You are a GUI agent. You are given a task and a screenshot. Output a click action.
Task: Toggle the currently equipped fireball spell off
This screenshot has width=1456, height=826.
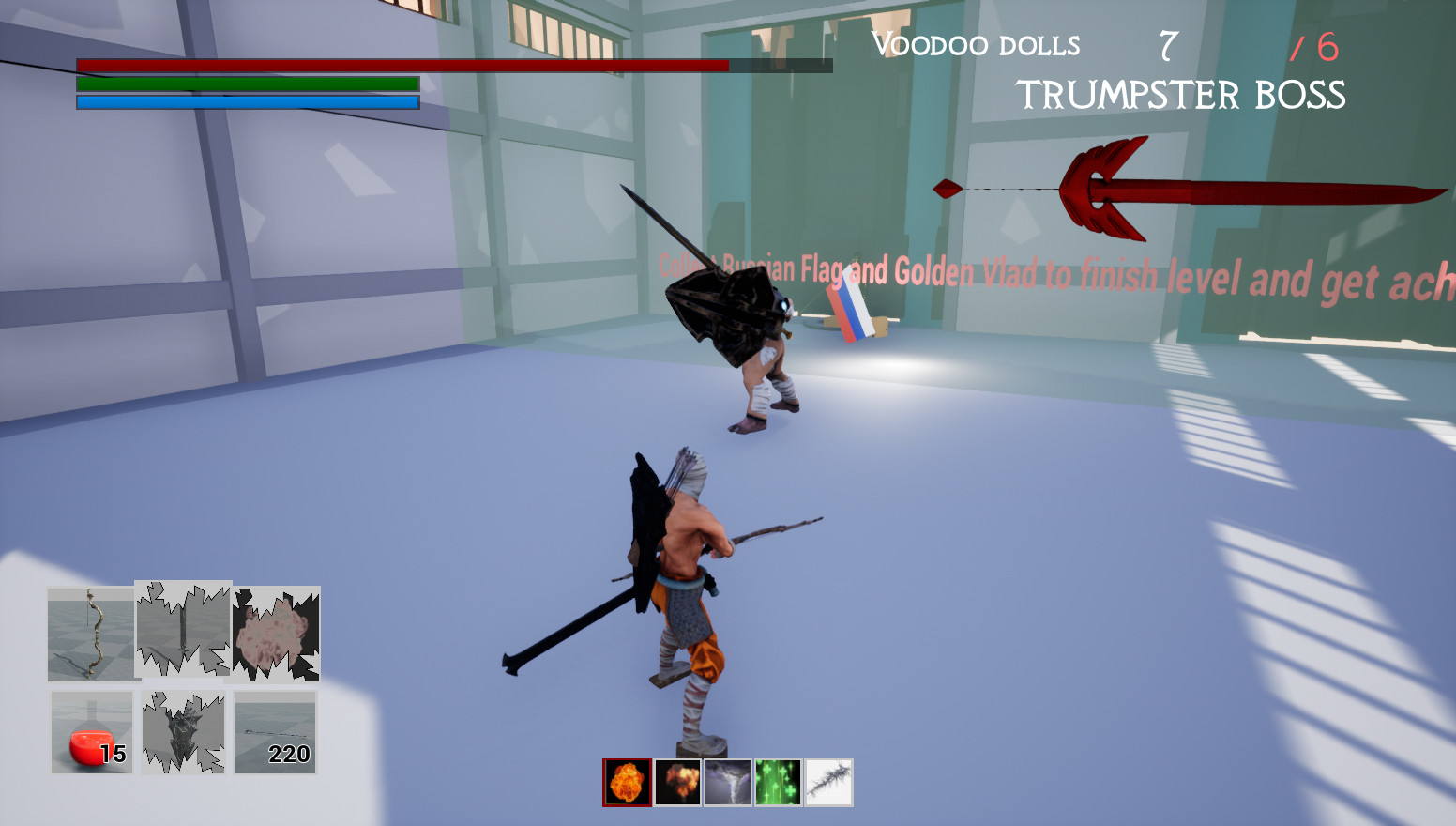pyautogui.click(x=627, y=780)
